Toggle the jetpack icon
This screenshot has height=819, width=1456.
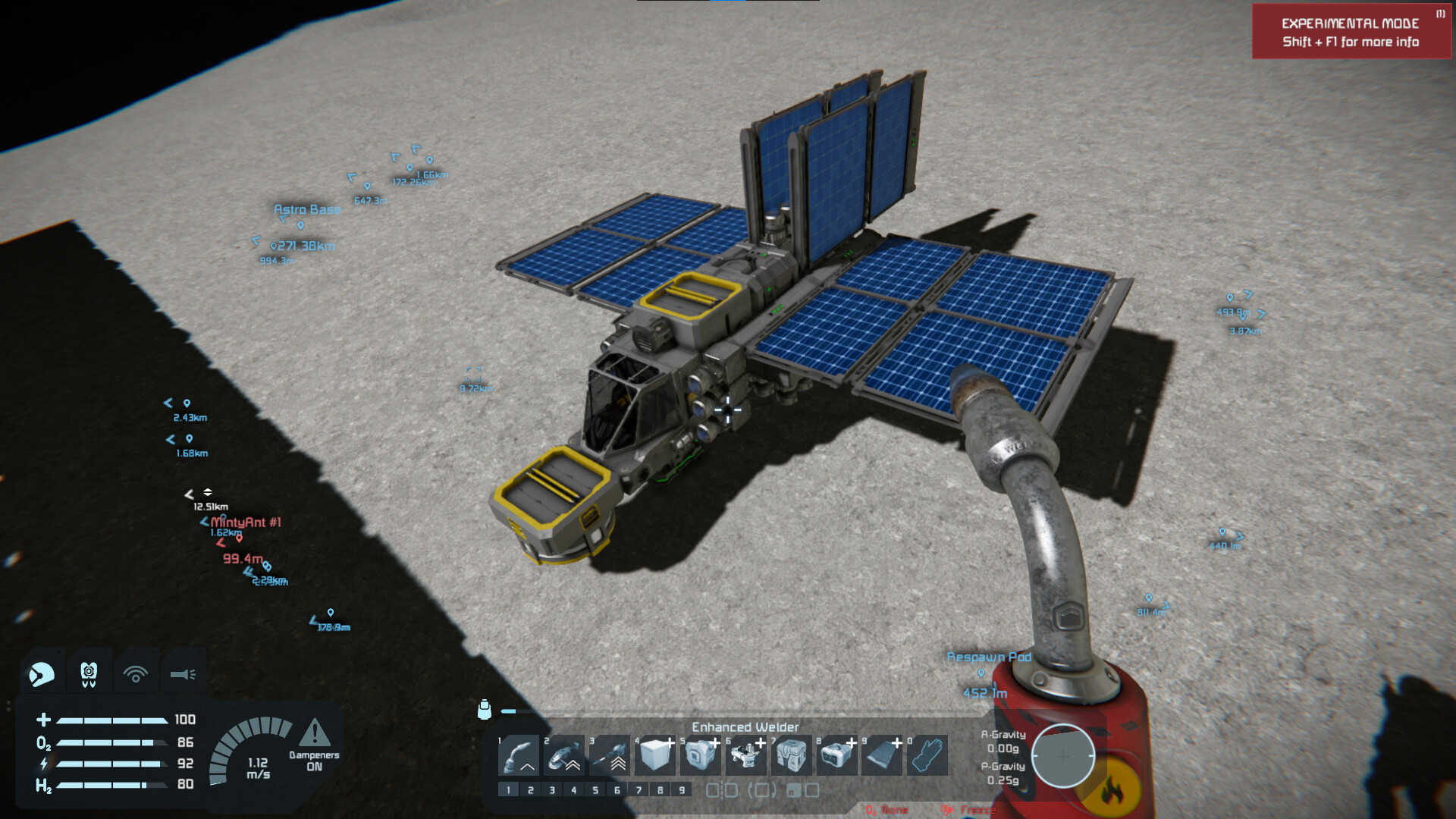pos(89,673)
